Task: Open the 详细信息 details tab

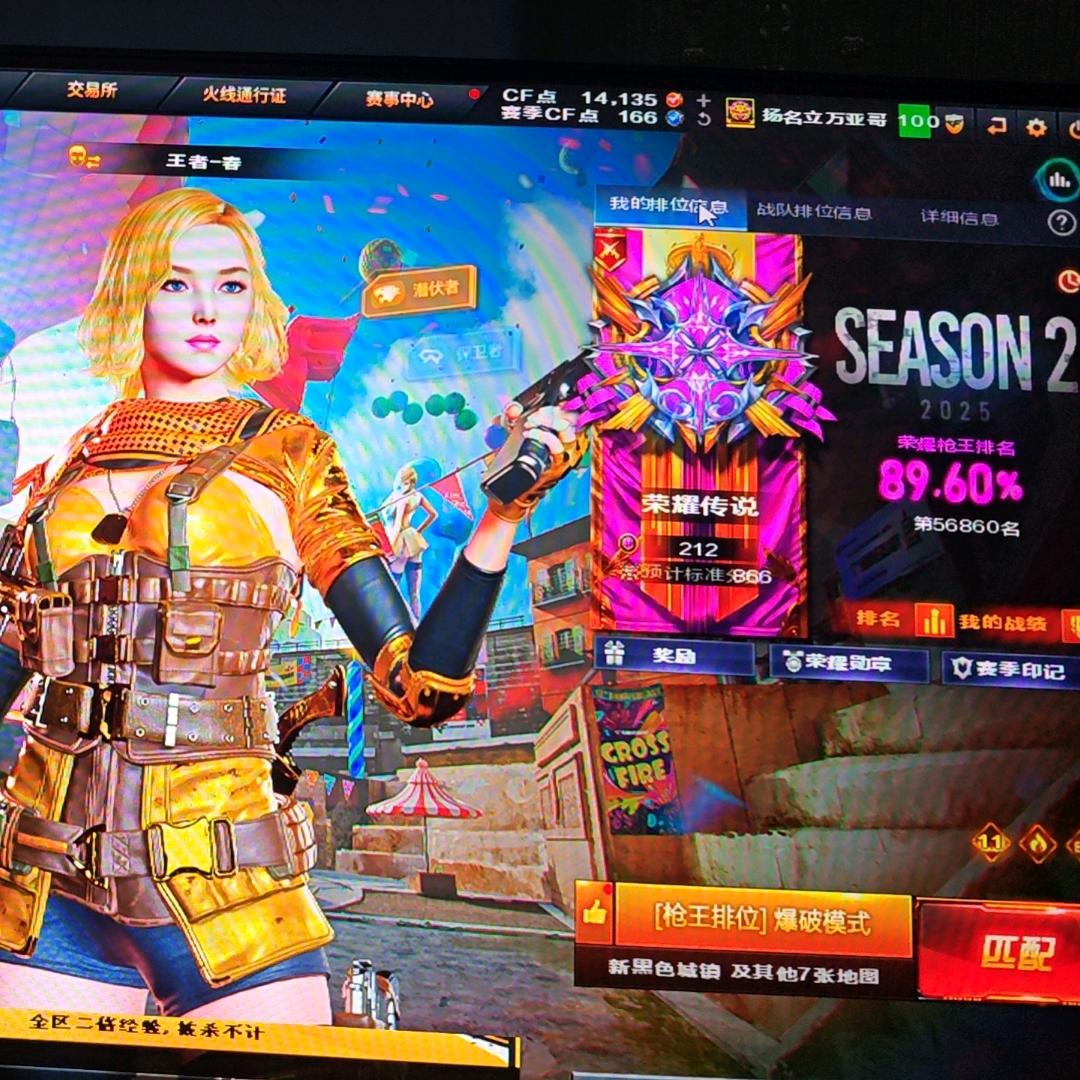Action: (960, 217)
